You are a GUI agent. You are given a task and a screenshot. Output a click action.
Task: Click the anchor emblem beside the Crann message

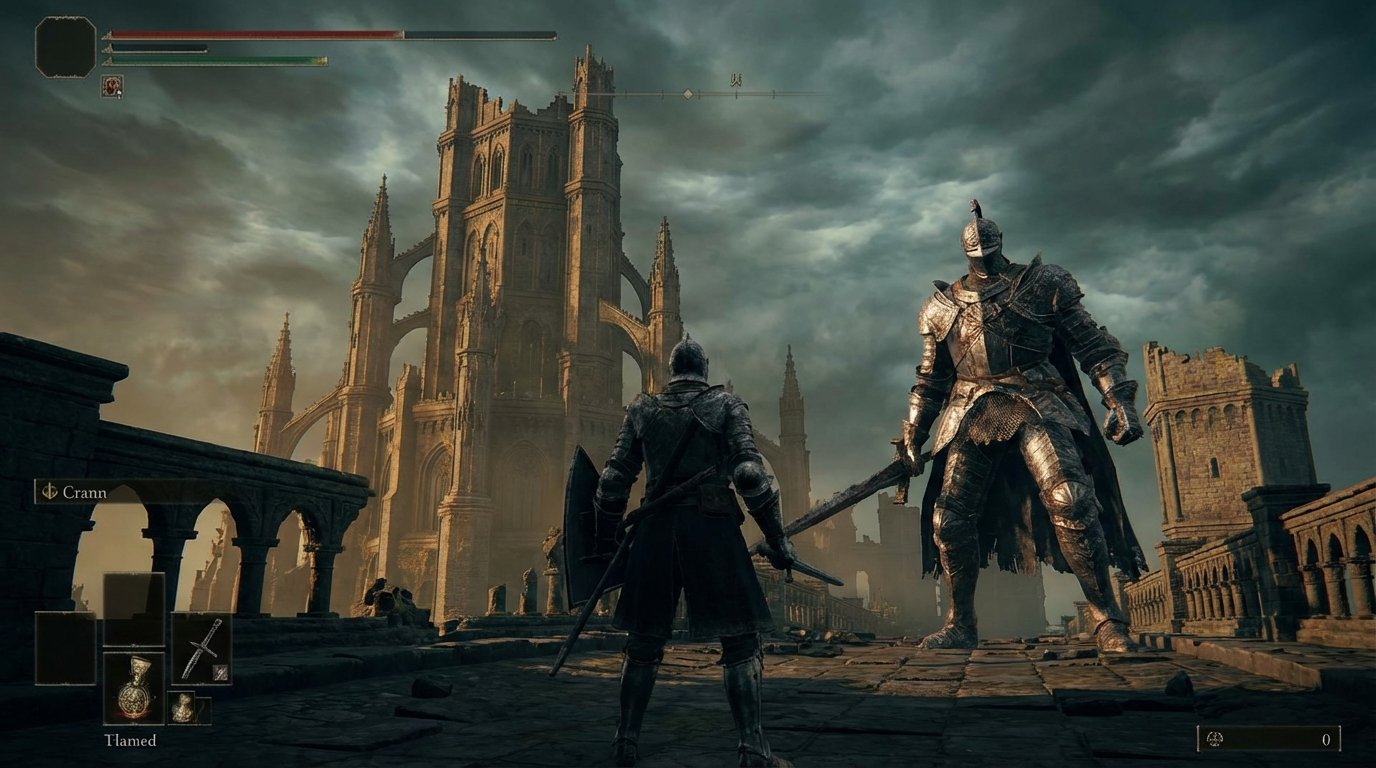tap(49, 493)
